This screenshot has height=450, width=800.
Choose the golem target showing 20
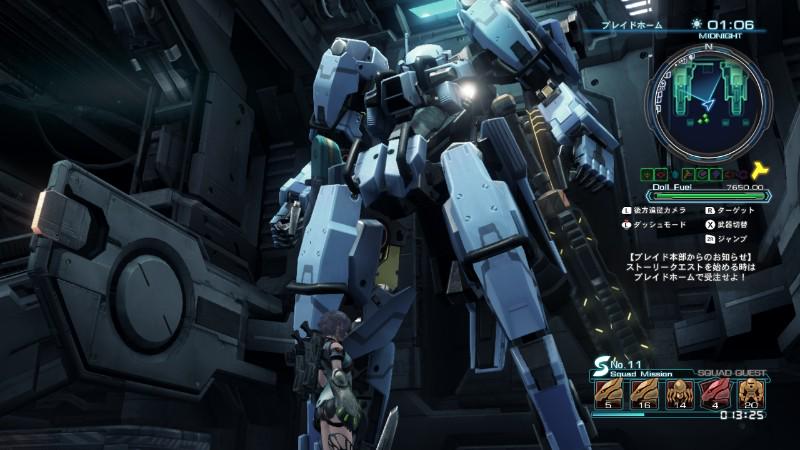[x=750, y=392]
